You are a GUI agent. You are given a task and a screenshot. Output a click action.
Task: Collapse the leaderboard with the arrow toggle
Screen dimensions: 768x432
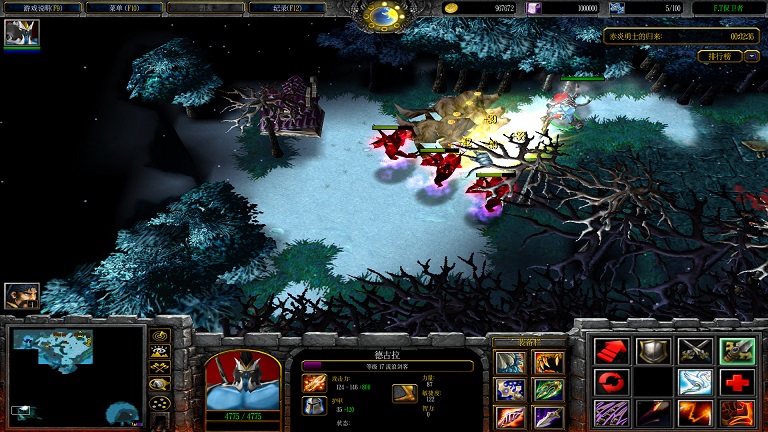pos(751,57)
